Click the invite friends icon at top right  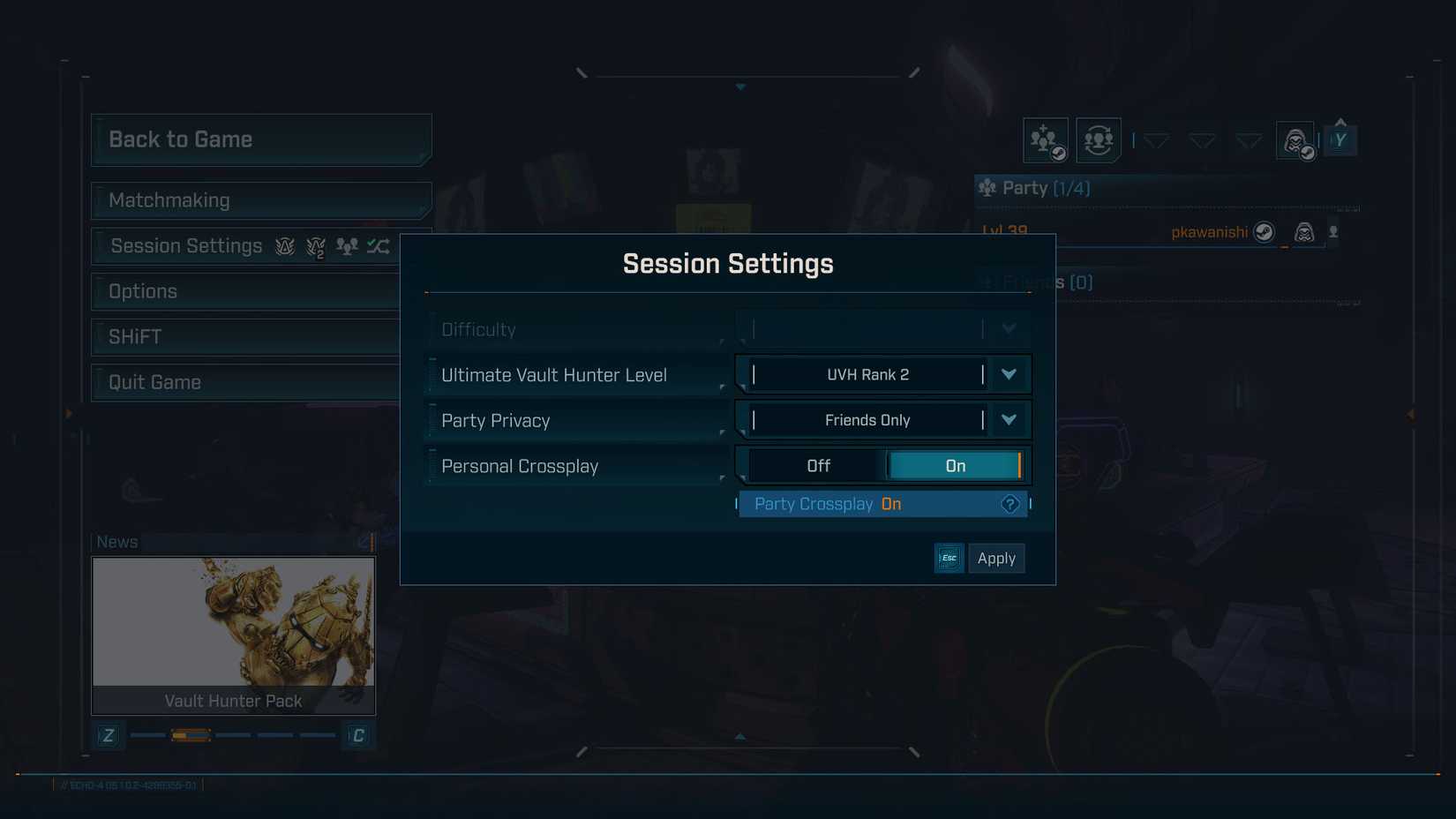pos(1045,139)
